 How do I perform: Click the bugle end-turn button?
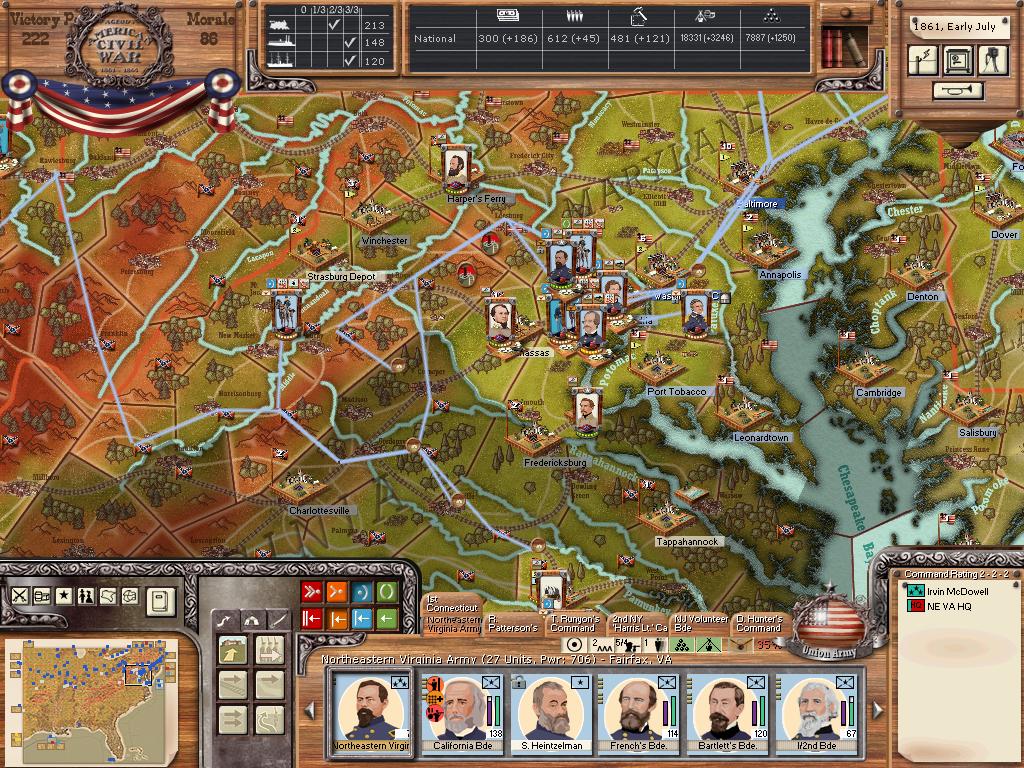pos(957,91)
